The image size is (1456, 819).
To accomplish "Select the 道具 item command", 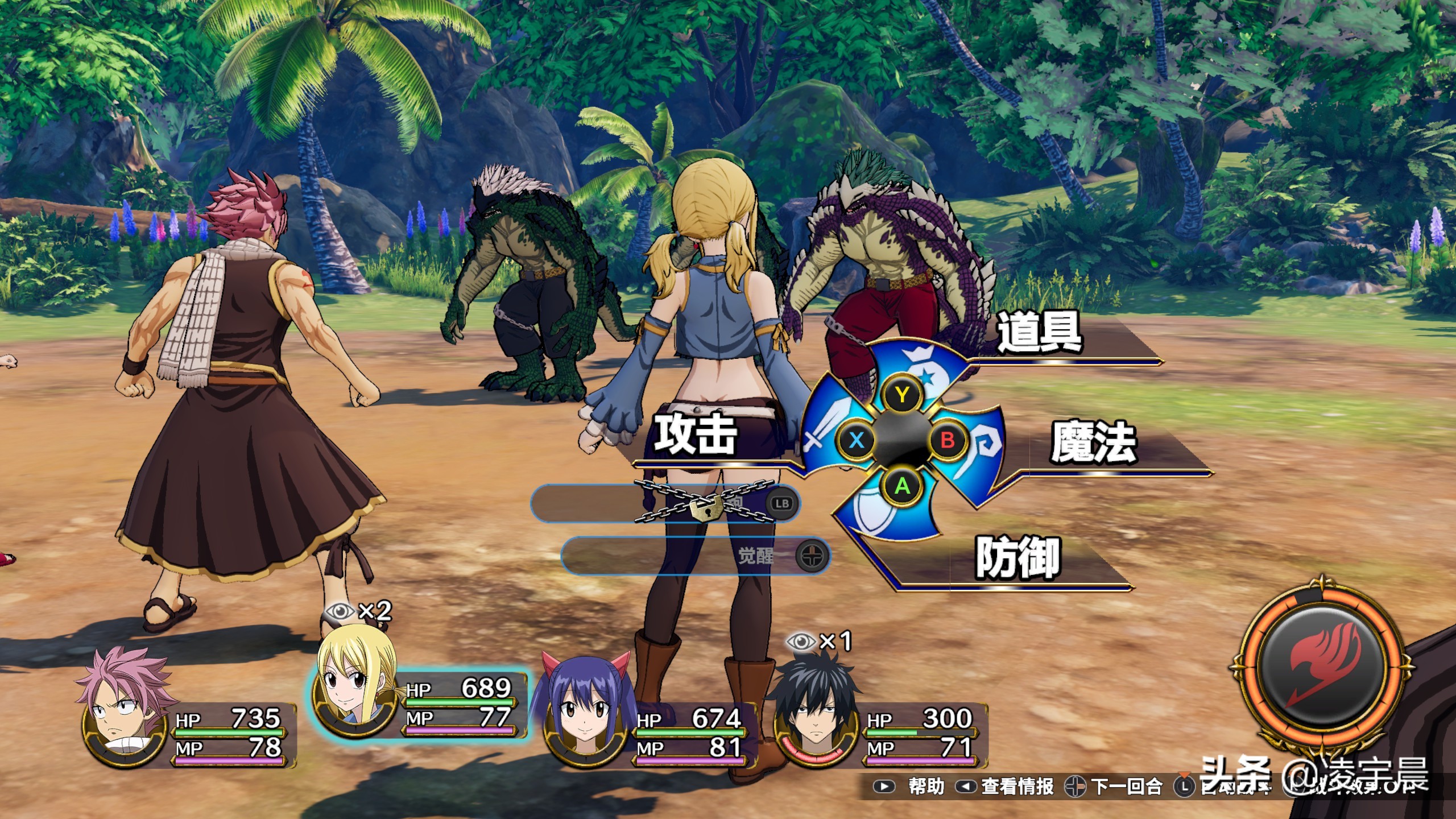I will [1040, 333].
